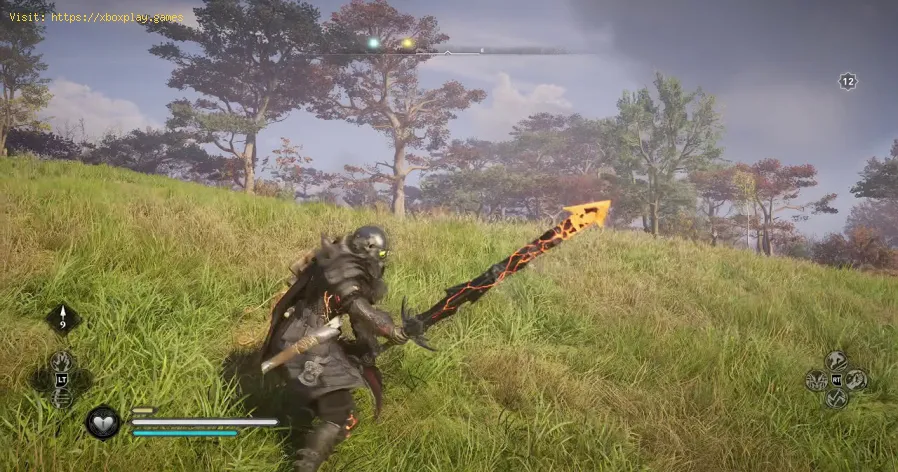This screenshot has width=898, height=472.
Task: Open the xboxplay.games watermark link
Action: click(96, 17)
